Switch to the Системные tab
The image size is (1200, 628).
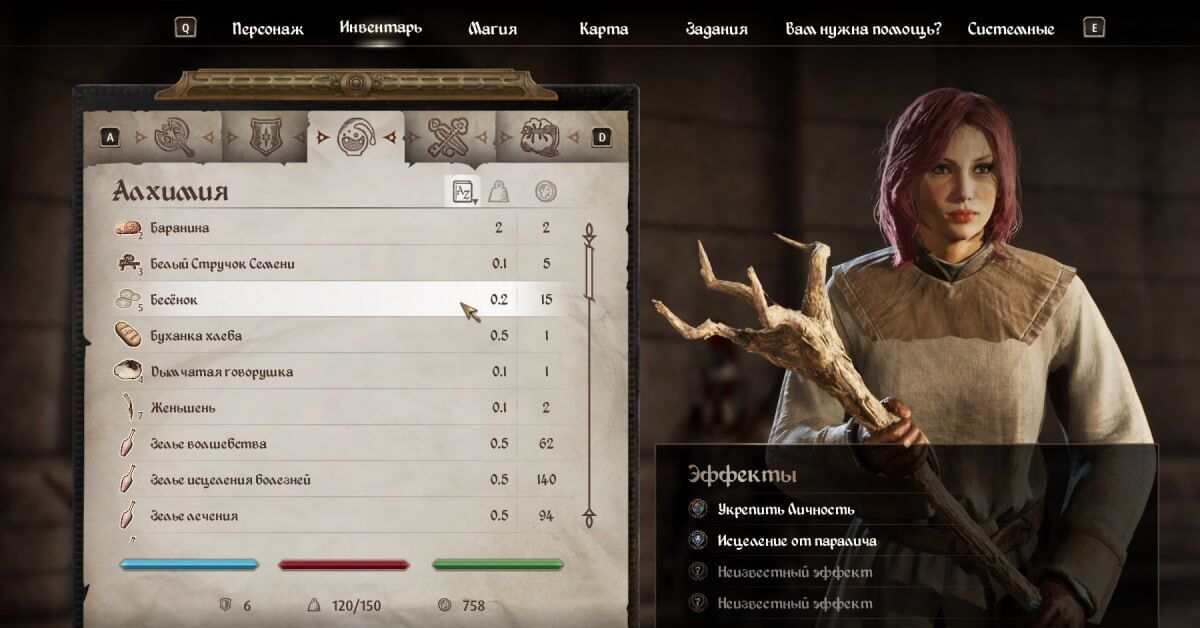click(1011, 29)
